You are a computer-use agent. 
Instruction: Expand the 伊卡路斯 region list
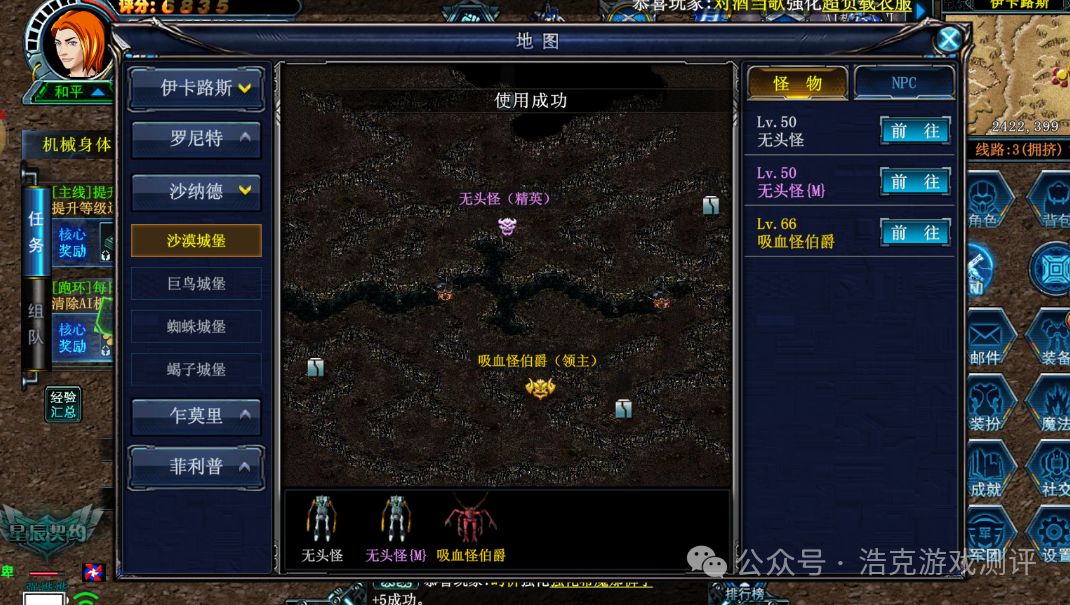pos(196,88)
